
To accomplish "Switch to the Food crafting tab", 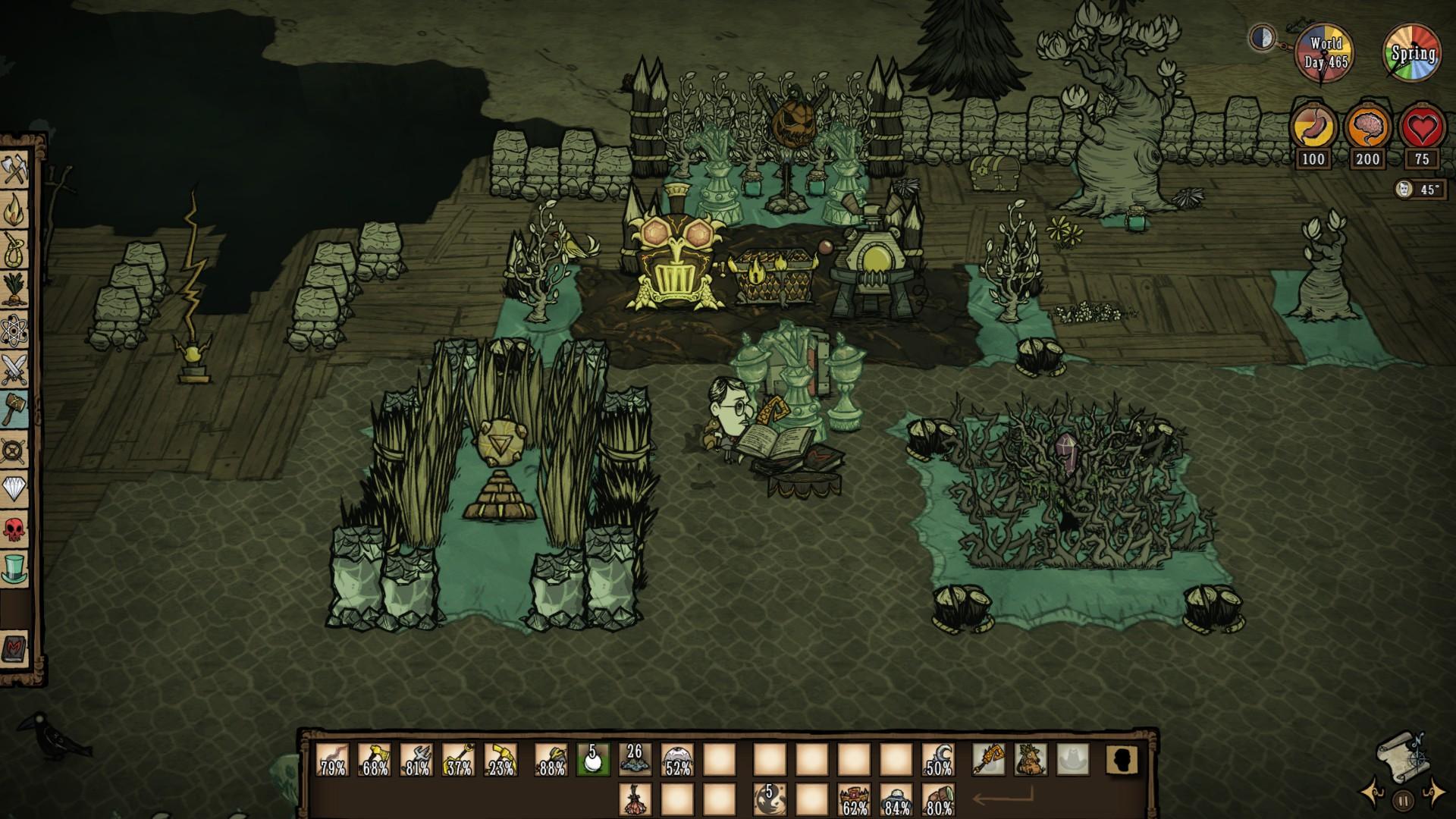I will tap(15, 289).
